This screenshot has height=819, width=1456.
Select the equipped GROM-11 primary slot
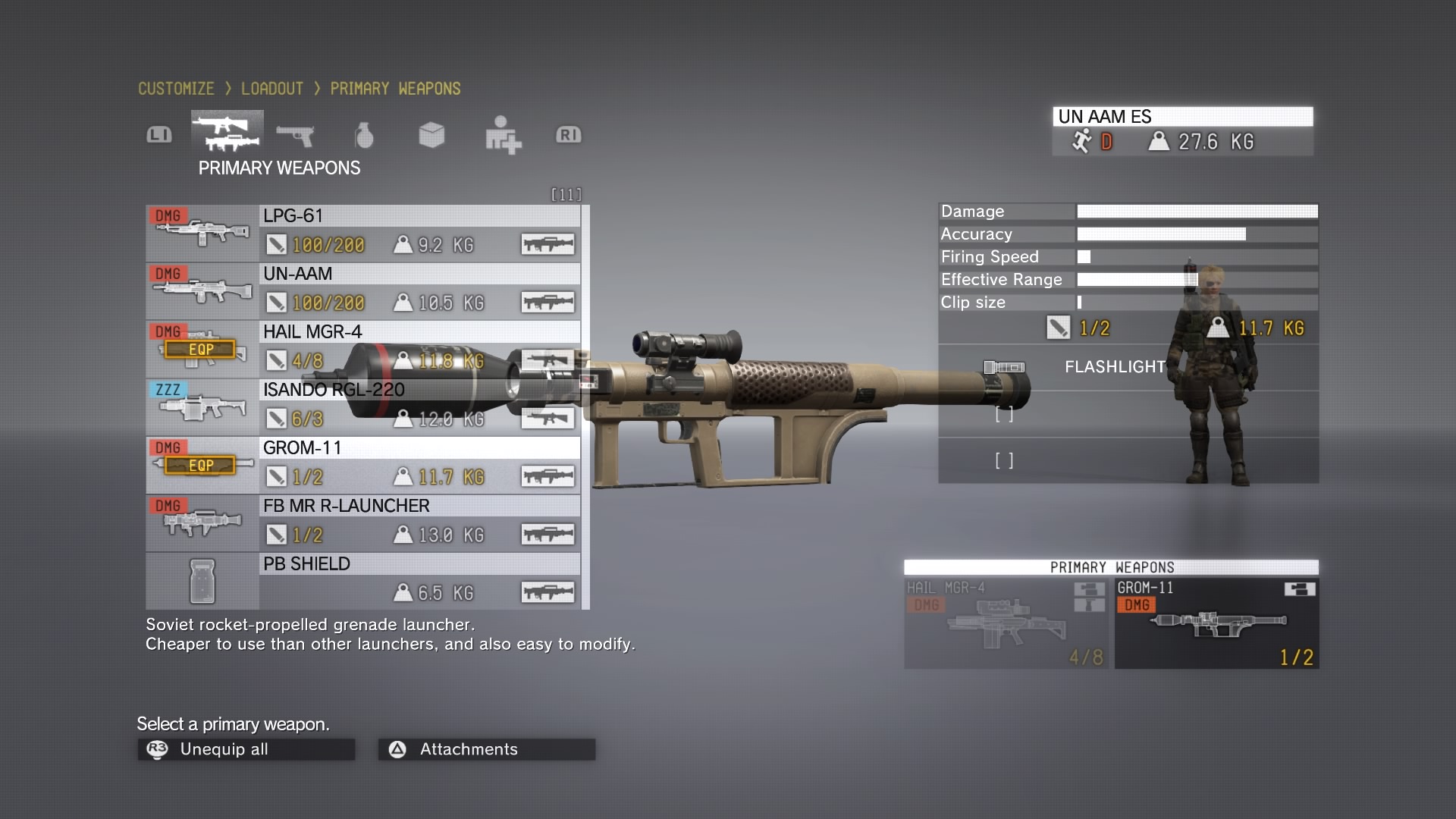(1216, 623)
